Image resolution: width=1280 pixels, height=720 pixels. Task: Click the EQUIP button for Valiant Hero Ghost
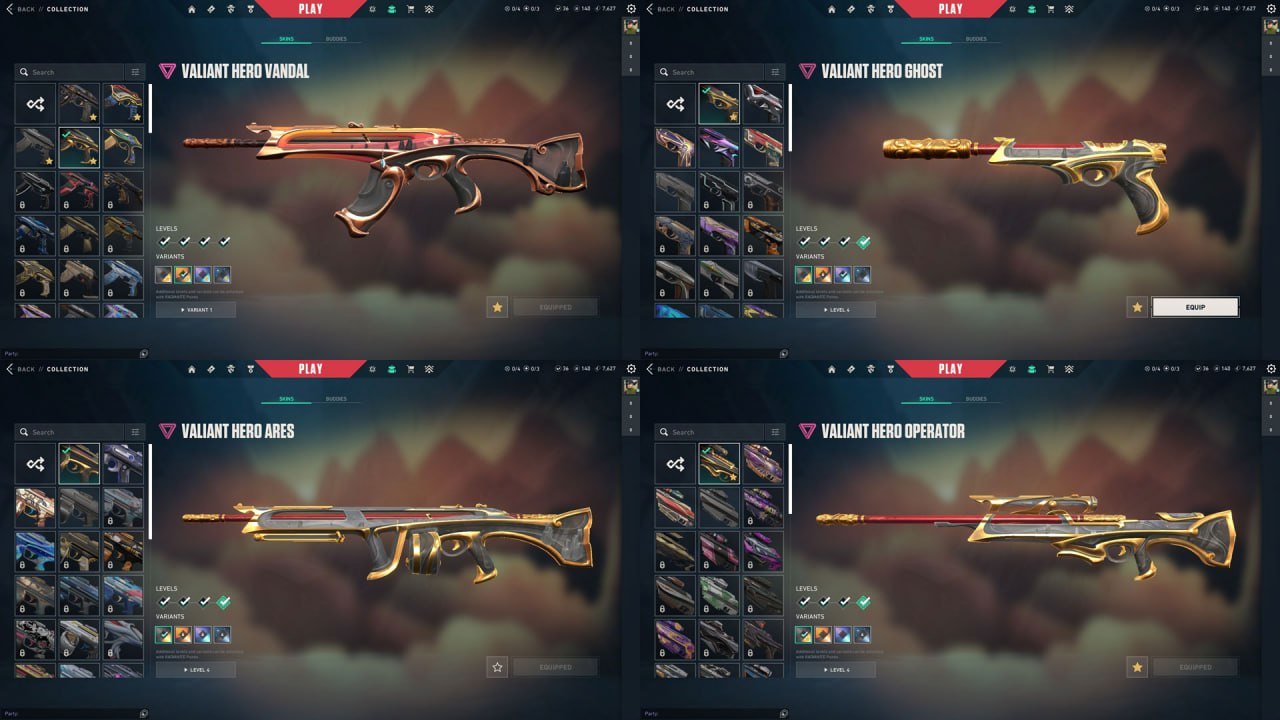1196,306
